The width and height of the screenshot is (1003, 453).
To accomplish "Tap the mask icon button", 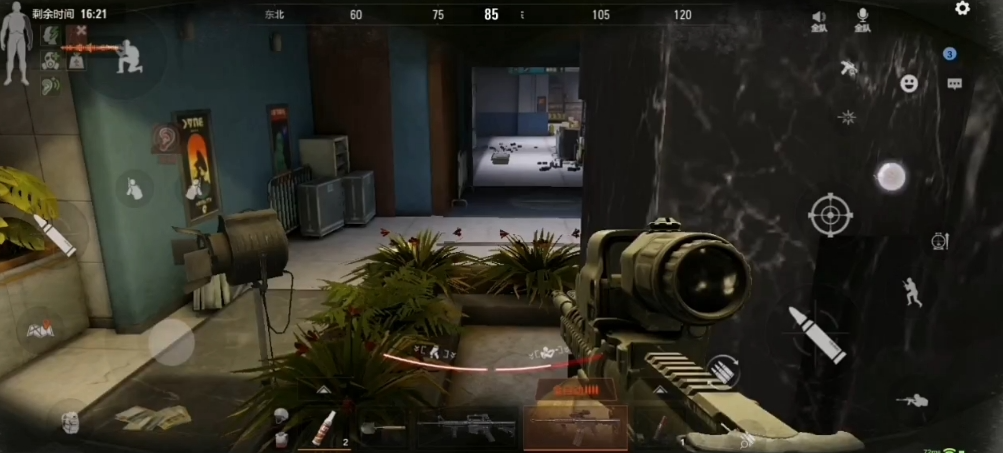I will (x=68, y=421).
